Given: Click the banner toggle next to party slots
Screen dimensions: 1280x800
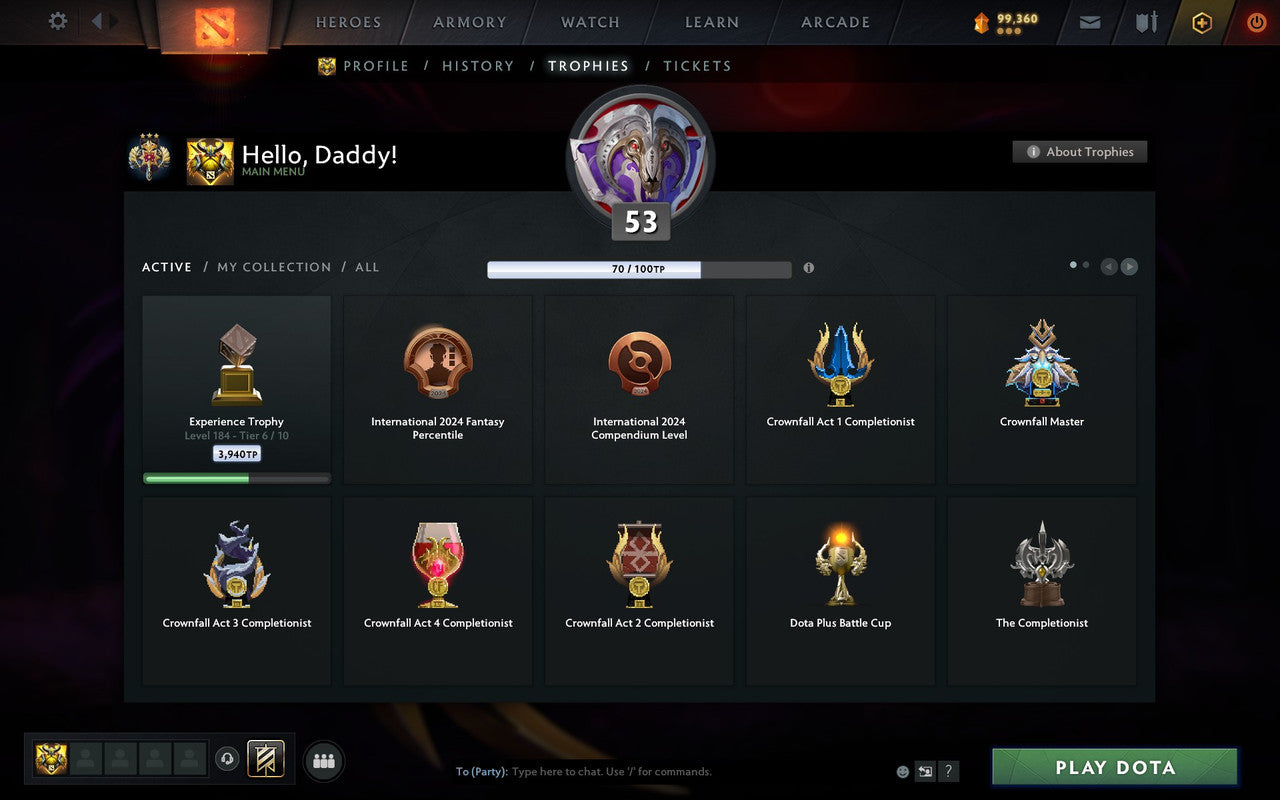Looking at the screenshot, I should click(266, 759).
